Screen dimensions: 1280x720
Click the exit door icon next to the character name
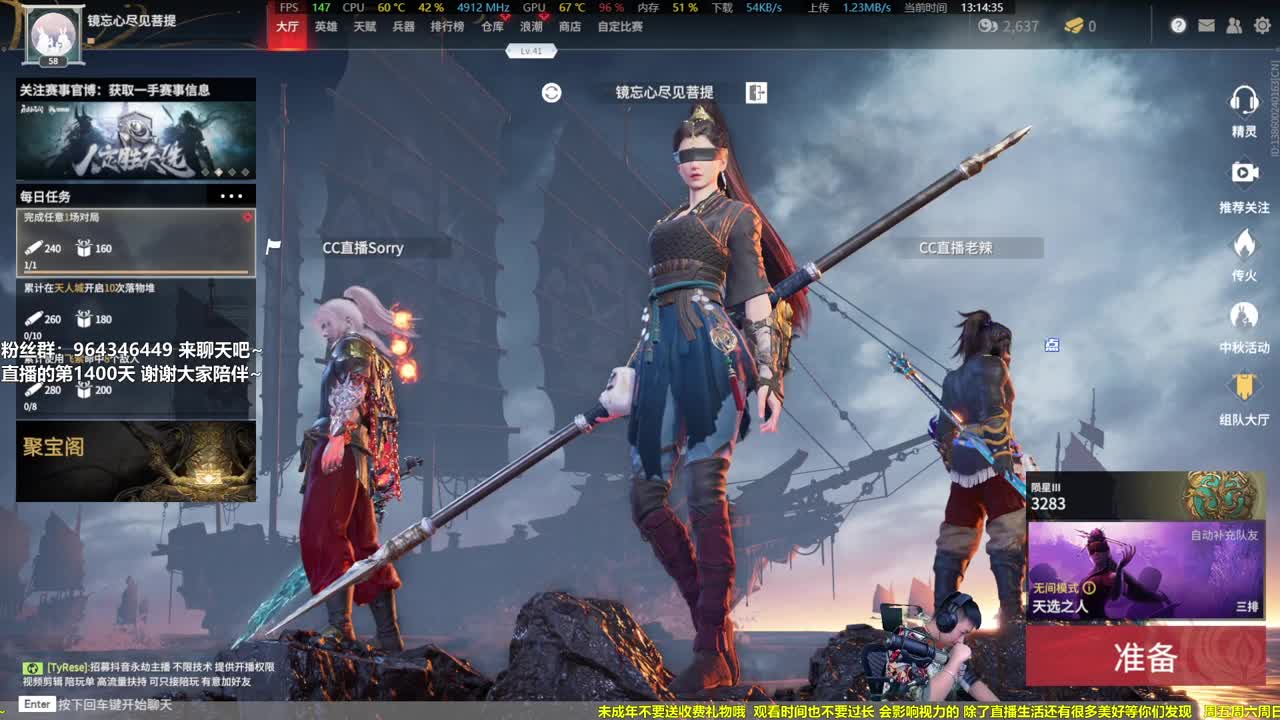(756, 92)
